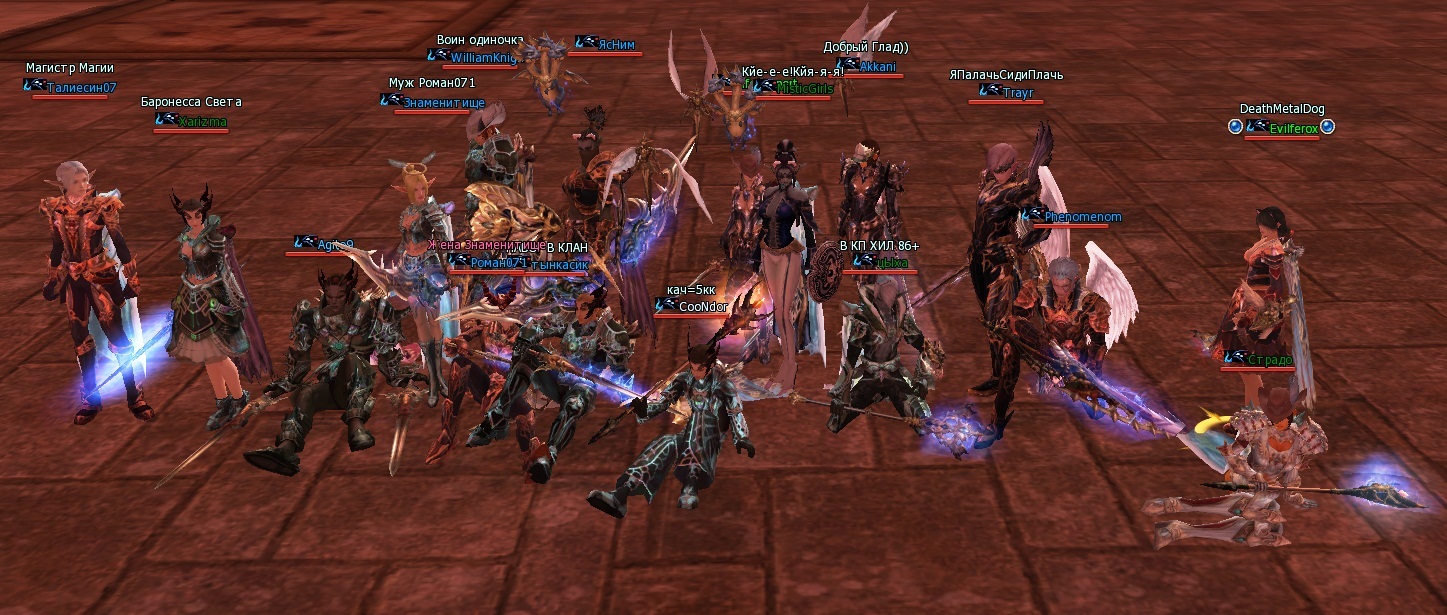Target Akkani by clicking the nameplate
The height and width of the screenshot is (615, 1447).
877,67
